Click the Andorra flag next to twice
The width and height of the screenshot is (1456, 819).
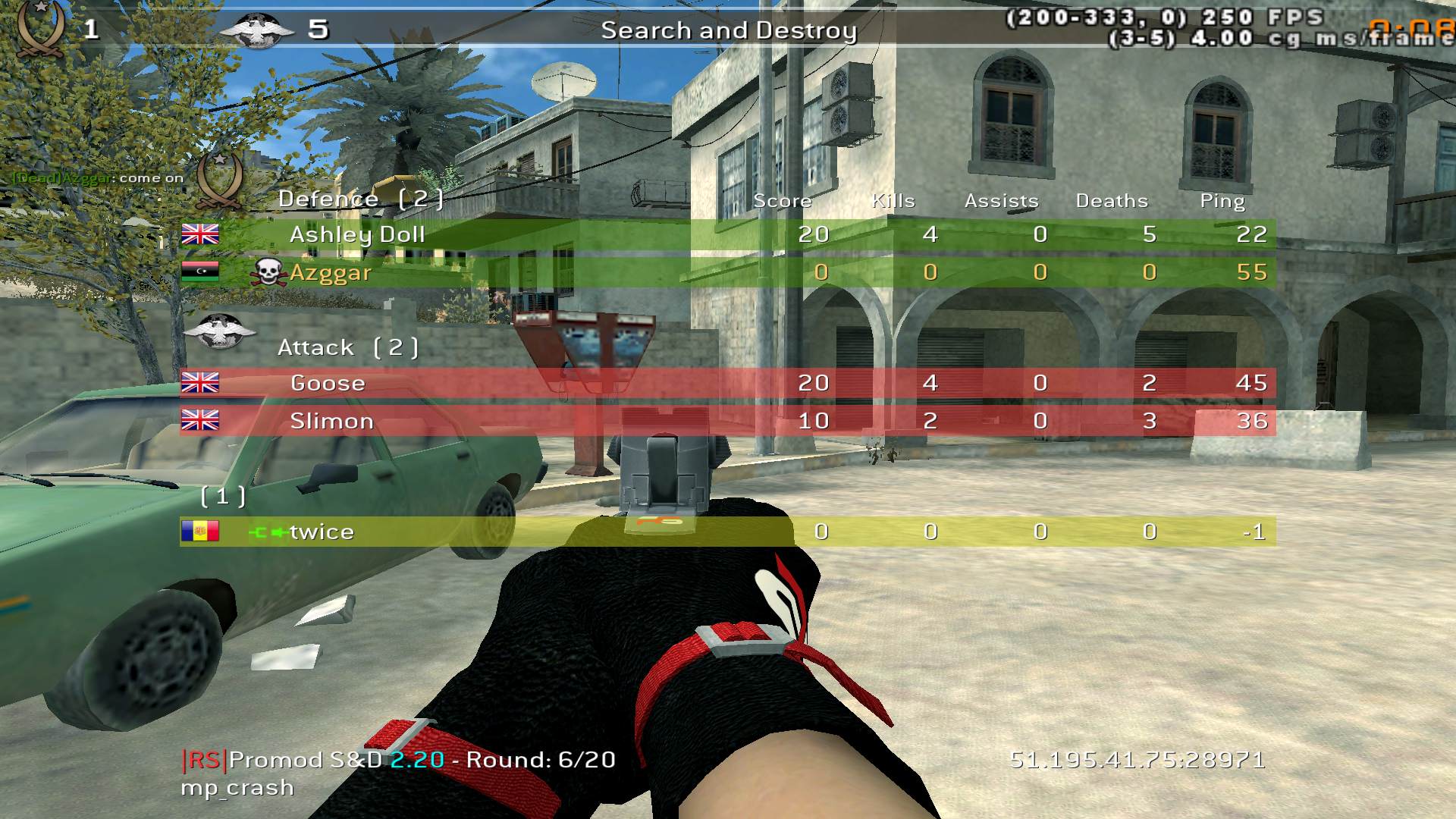tap(201, 532)
